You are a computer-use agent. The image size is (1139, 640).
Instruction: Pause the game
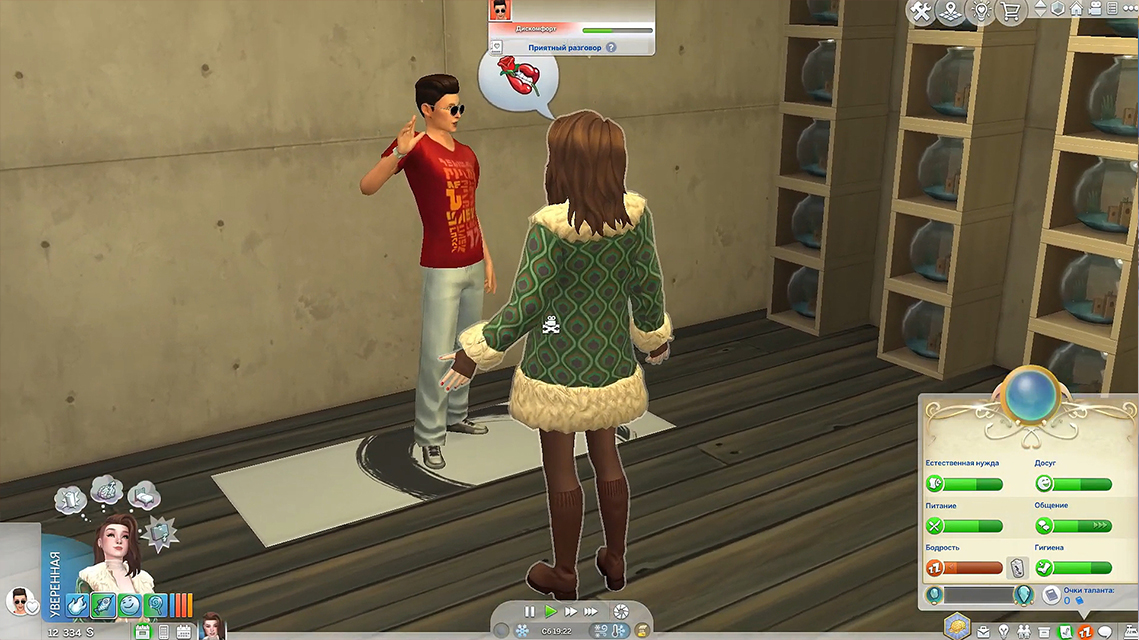pyautogui.click(x=530, y=611)
